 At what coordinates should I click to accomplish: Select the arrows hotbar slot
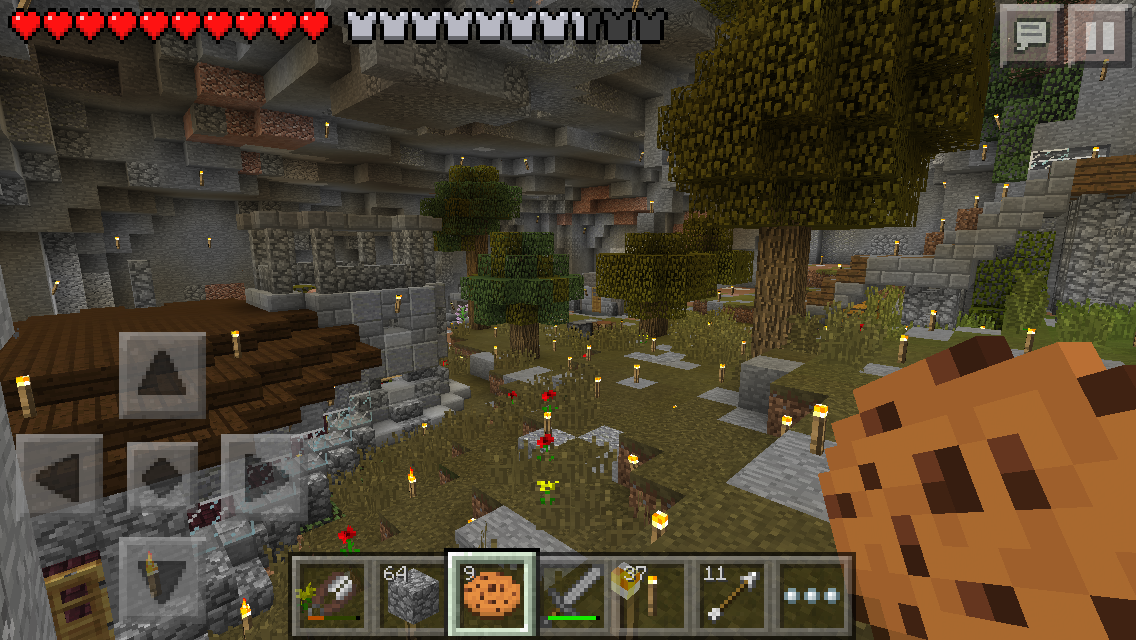(735, 593)
